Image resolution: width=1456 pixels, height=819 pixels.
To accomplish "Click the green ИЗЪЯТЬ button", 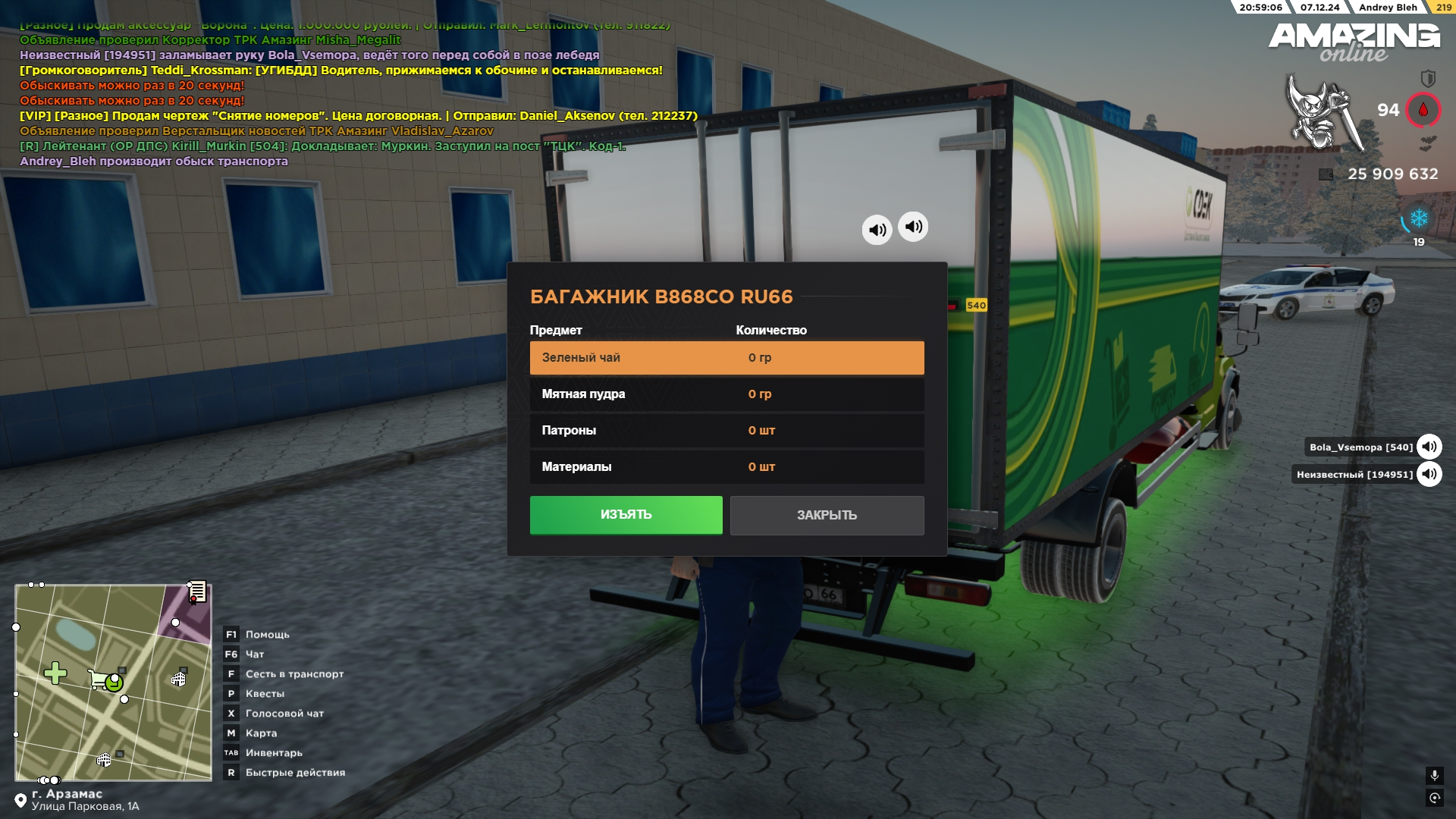I will (626, 515).
